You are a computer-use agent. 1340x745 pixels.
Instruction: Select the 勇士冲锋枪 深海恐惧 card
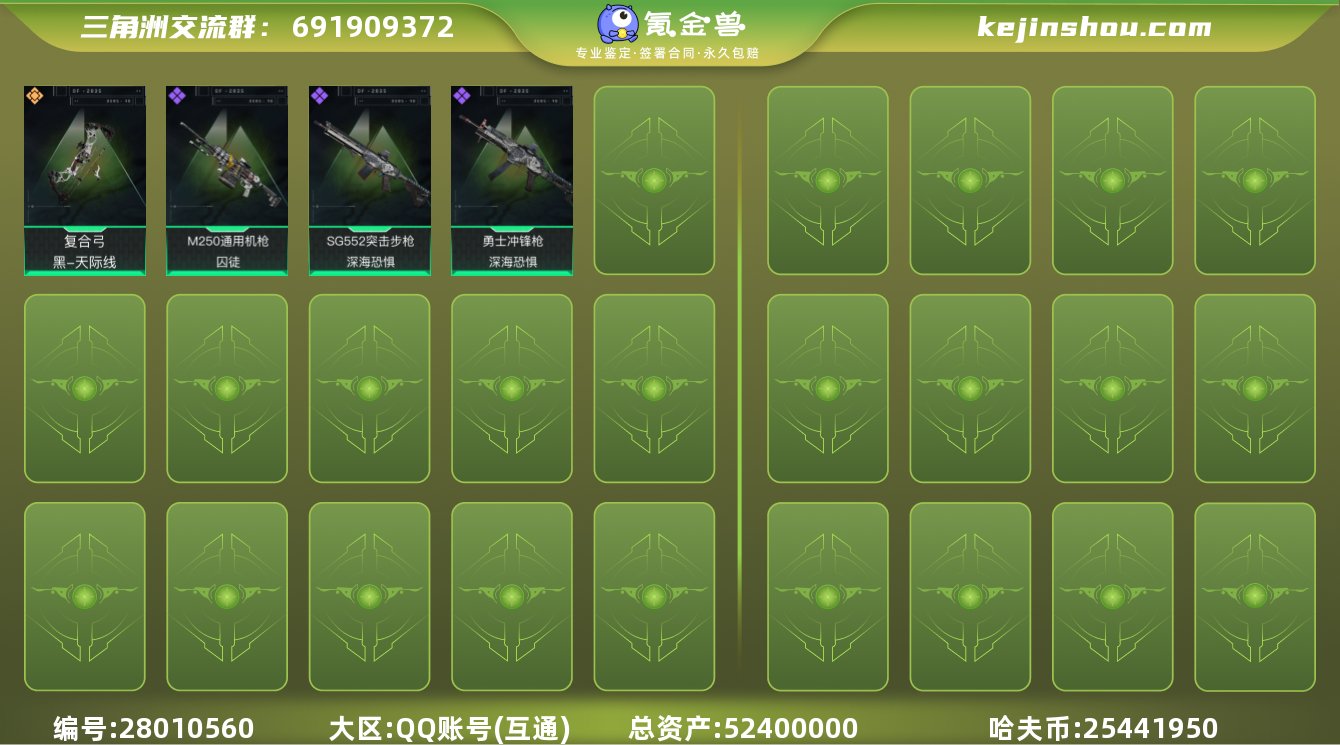click(510, 180)
